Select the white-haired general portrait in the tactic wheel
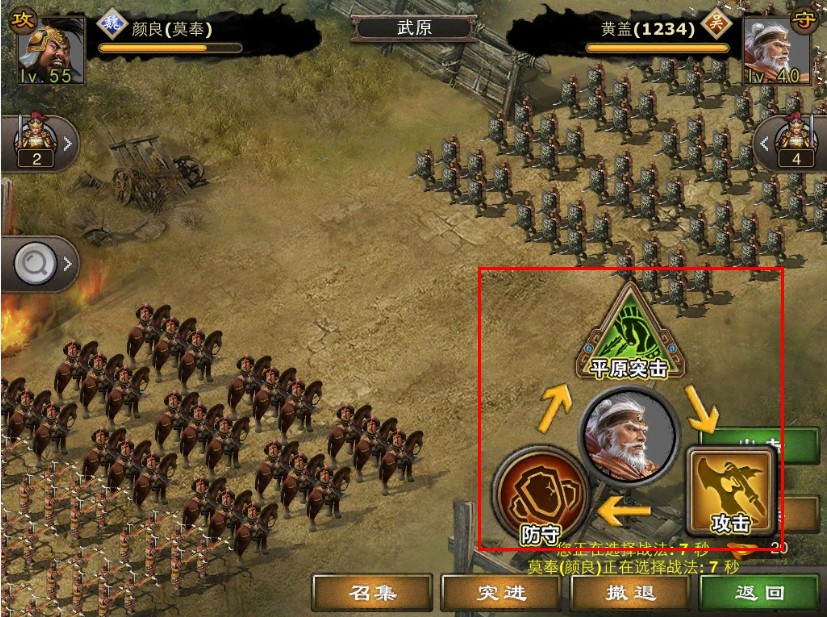The height and width of the screenshot is (617, 827). click(628, 437)
